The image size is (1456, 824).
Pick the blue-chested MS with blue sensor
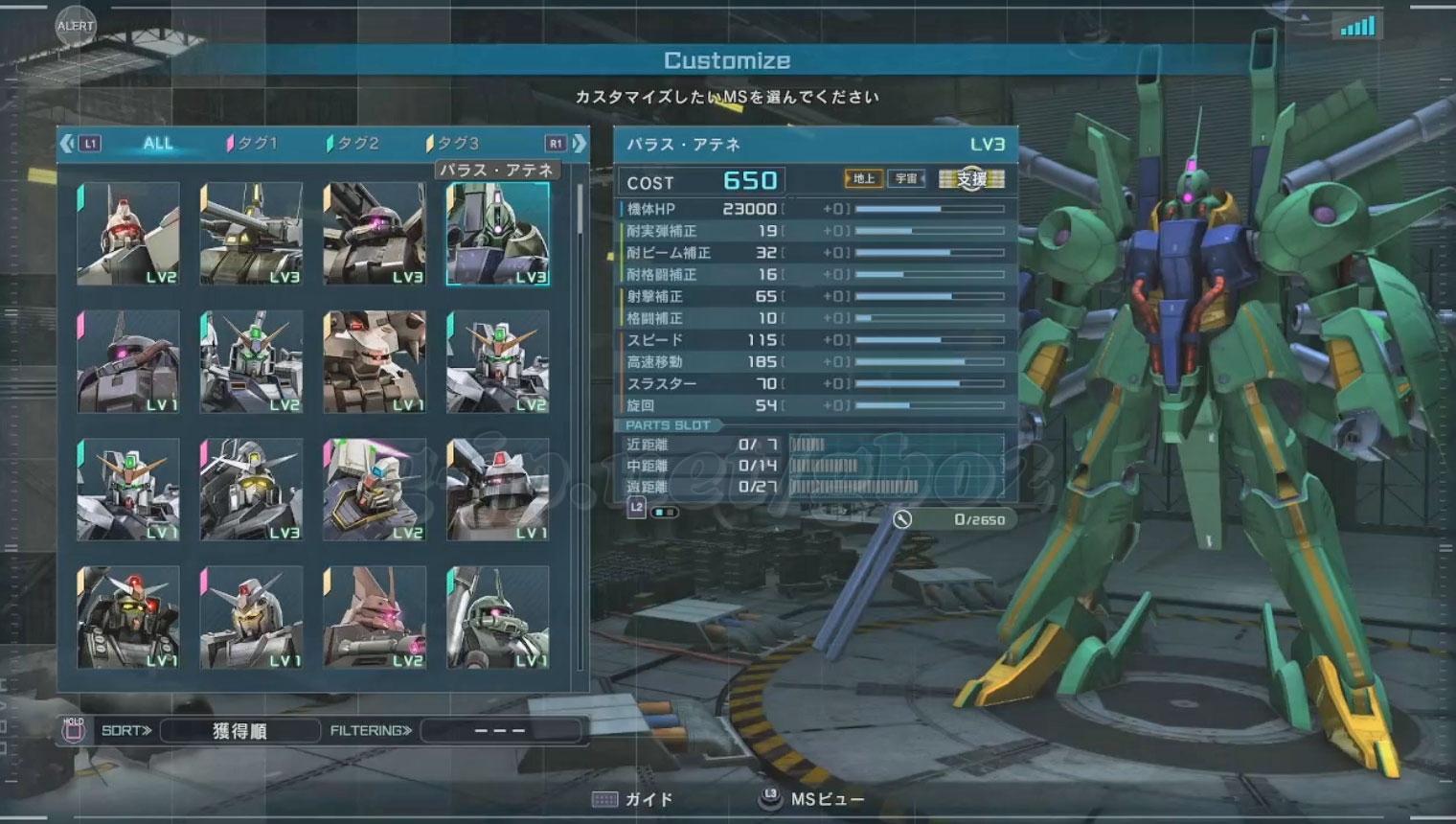pos(375,490)
